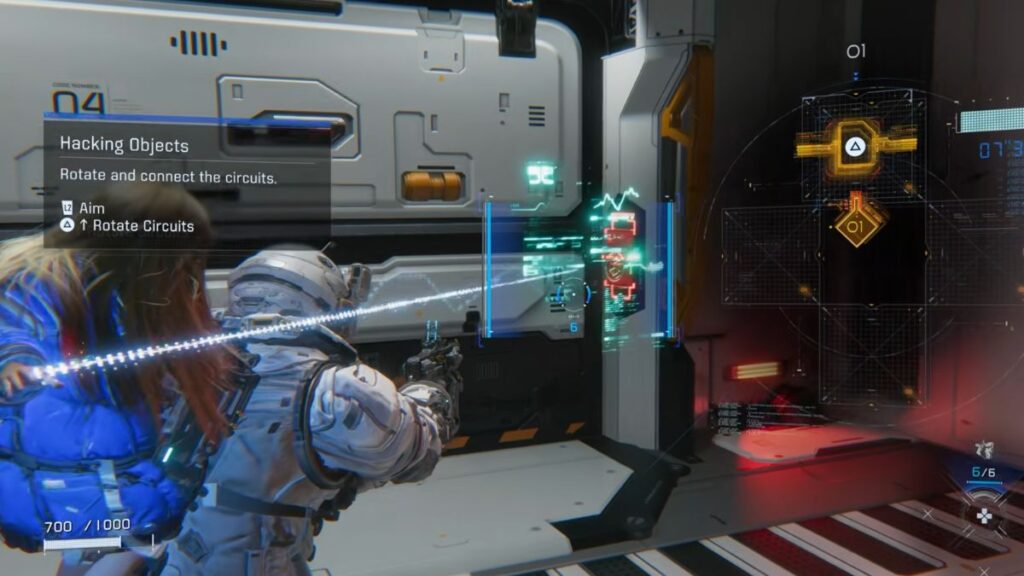
Task: Select the equipped weapon icon above 6/6
Action: pos(984,449)
